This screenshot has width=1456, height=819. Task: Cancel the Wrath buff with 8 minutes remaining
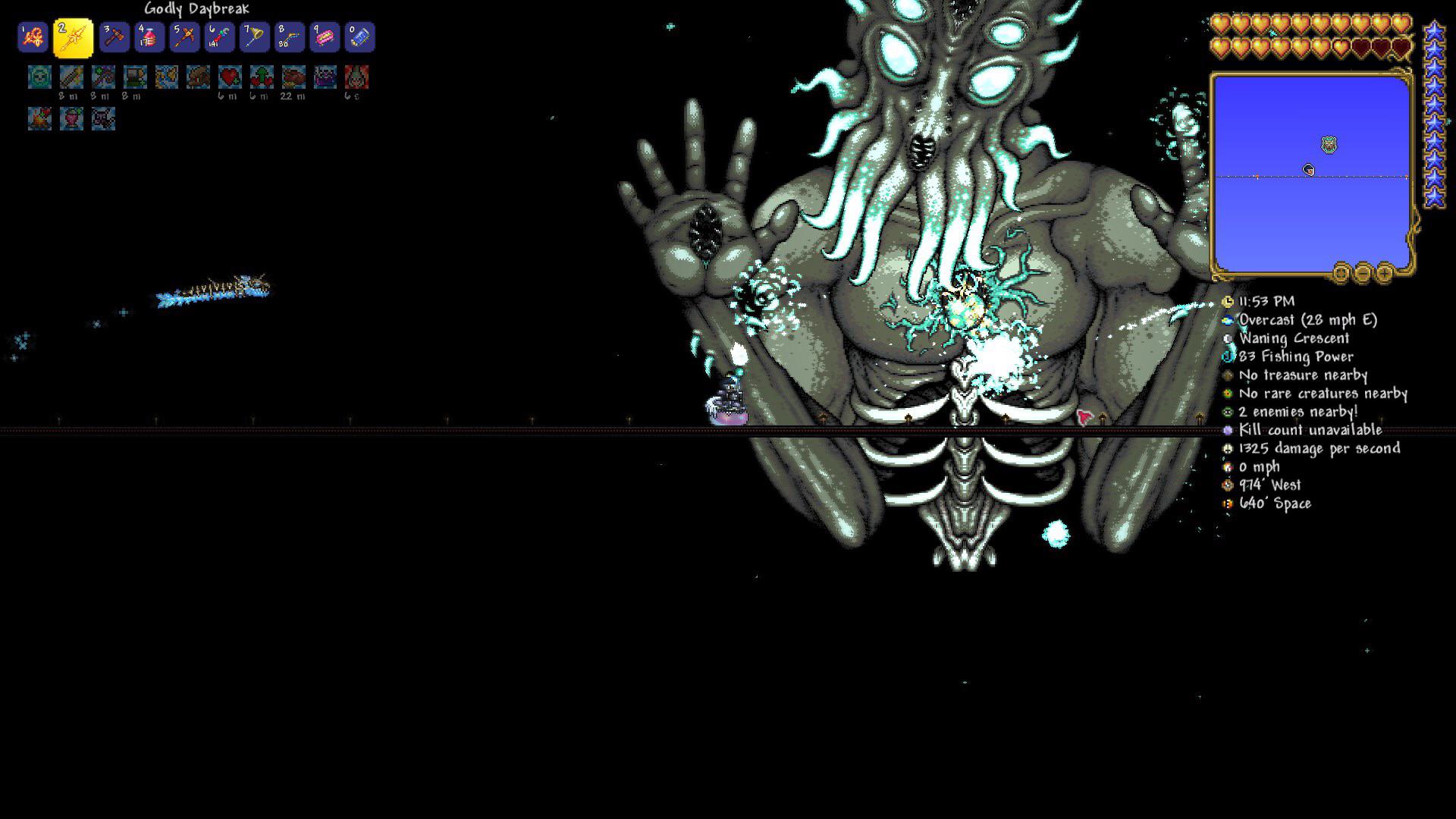click(104, 77)
